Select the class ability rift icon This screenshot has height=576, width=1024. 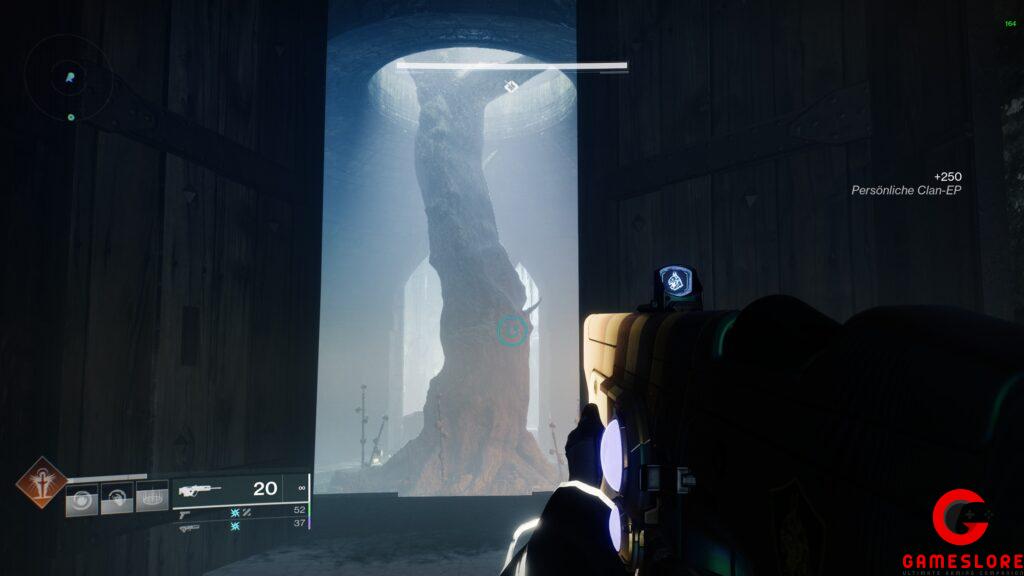[152, 496]
